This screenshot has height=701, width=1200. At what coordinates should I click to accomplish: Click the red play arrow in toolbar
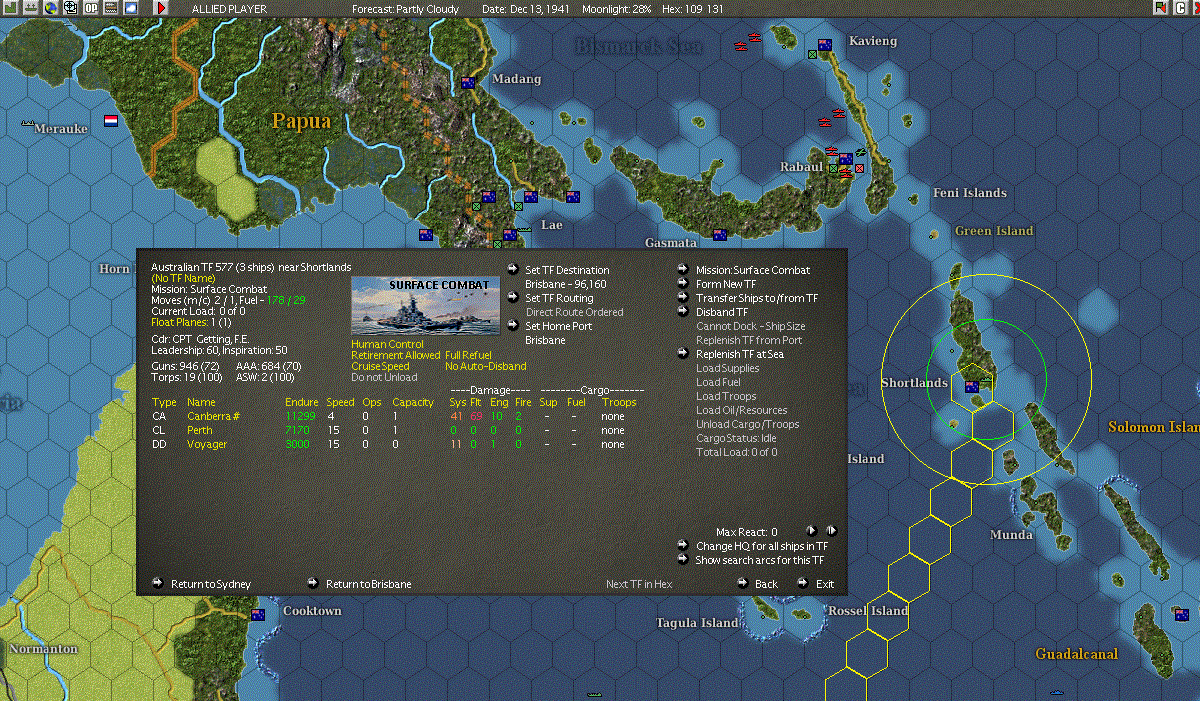click(162, 8)
